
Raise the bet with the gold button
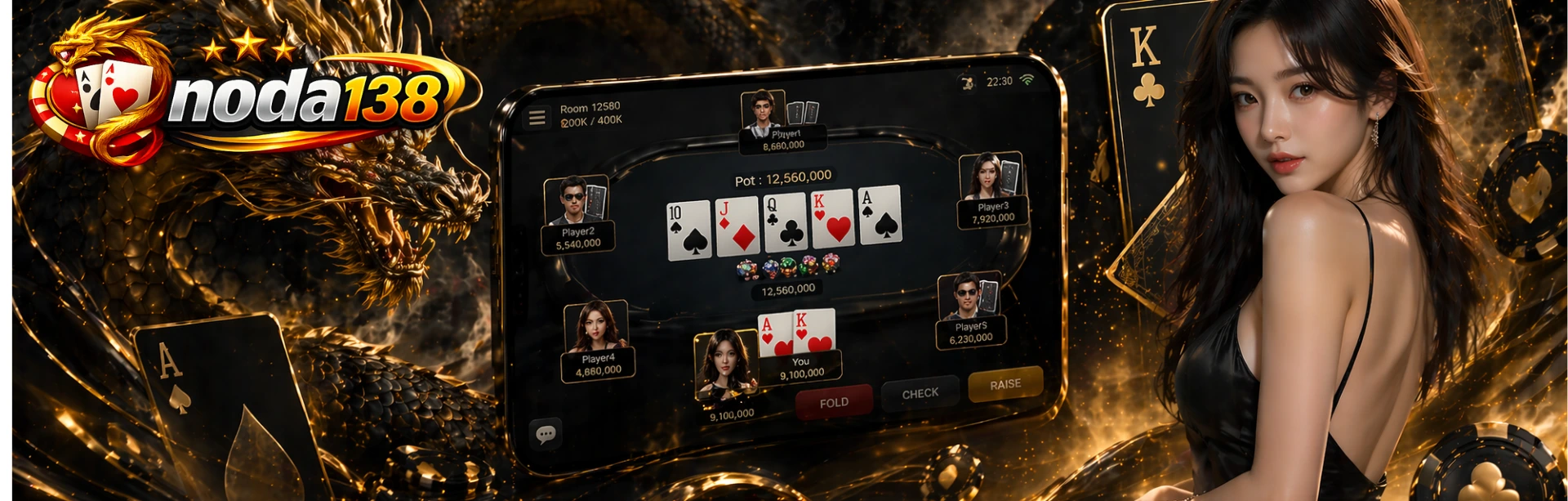1004,383
